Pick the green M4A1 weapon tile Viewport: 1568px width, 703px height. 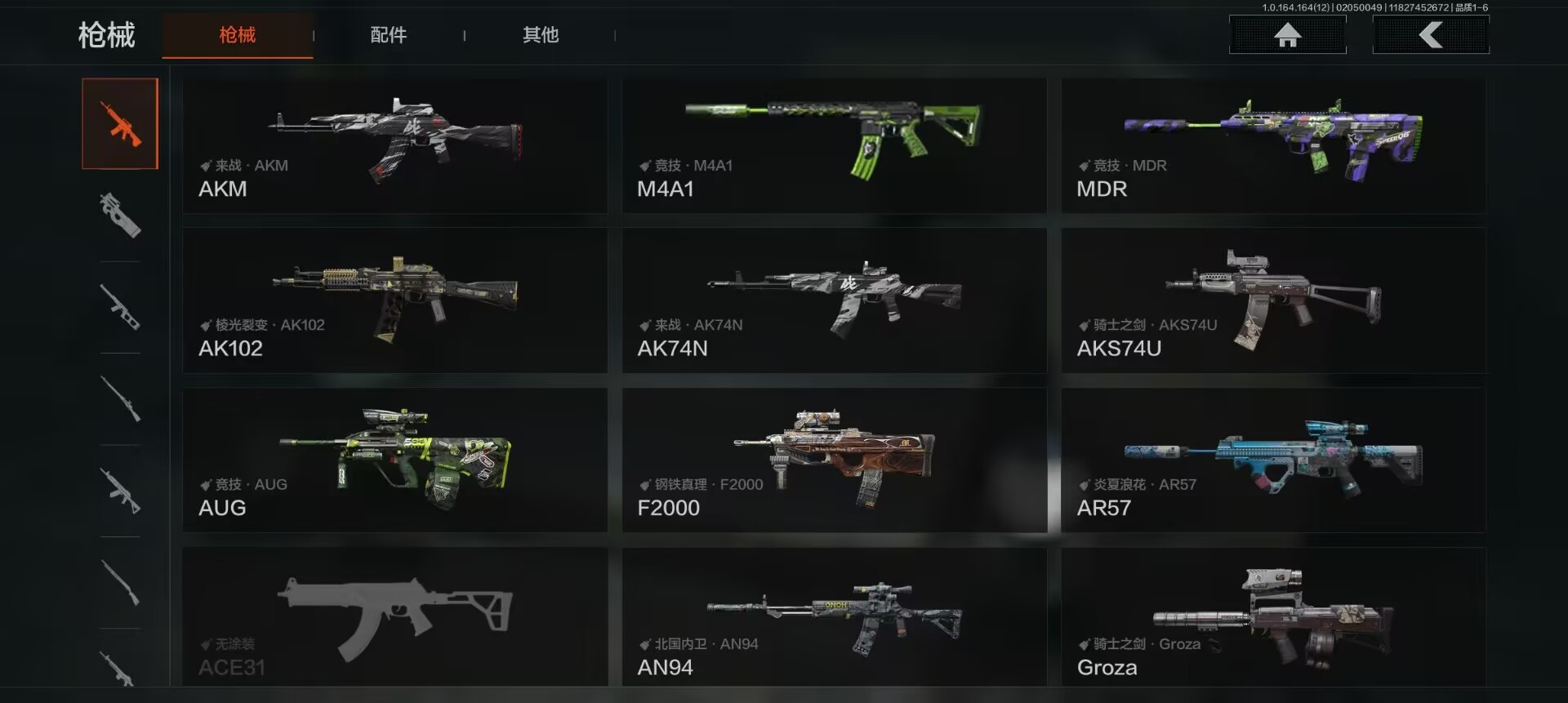click(834, 146)
